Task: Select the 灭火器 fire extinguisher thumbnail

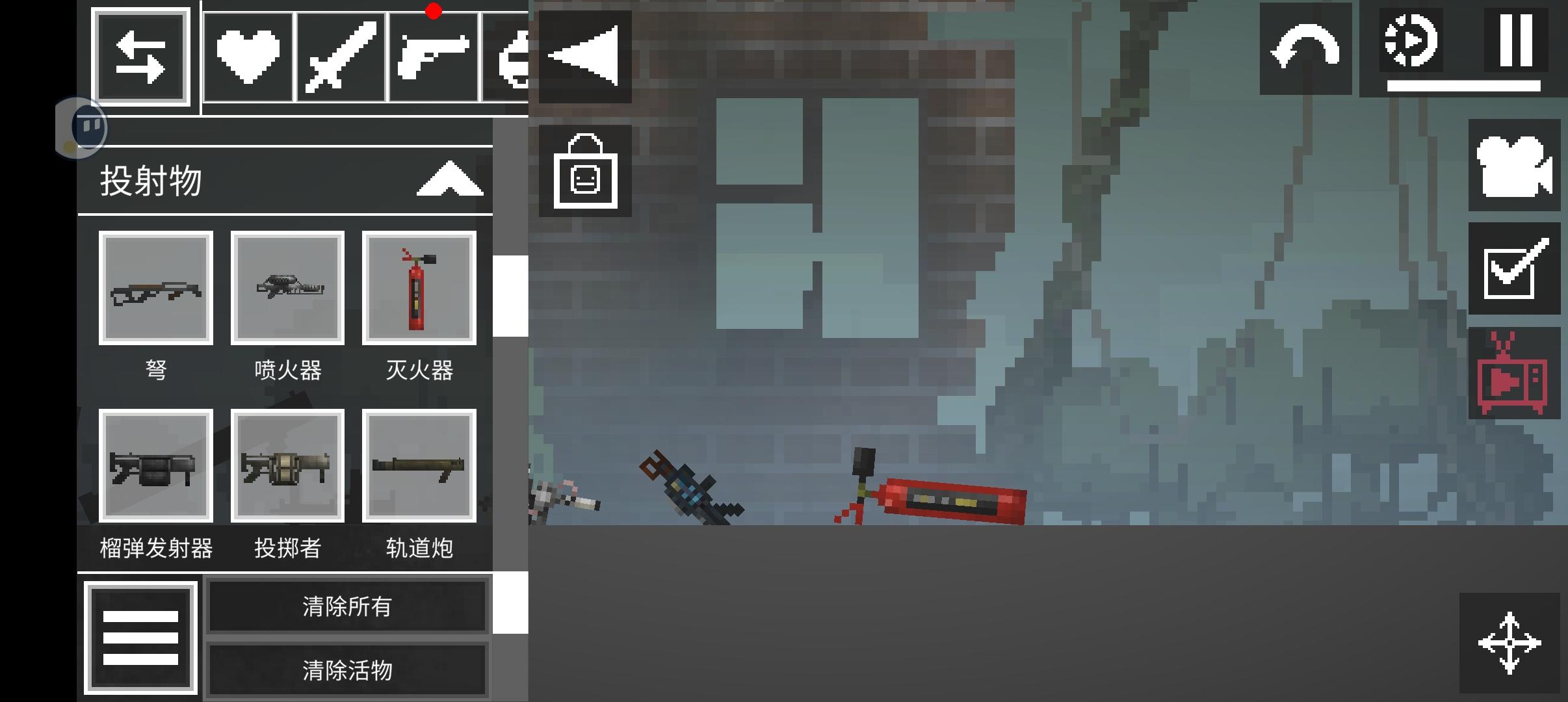Action: click(x=419, y=288)
